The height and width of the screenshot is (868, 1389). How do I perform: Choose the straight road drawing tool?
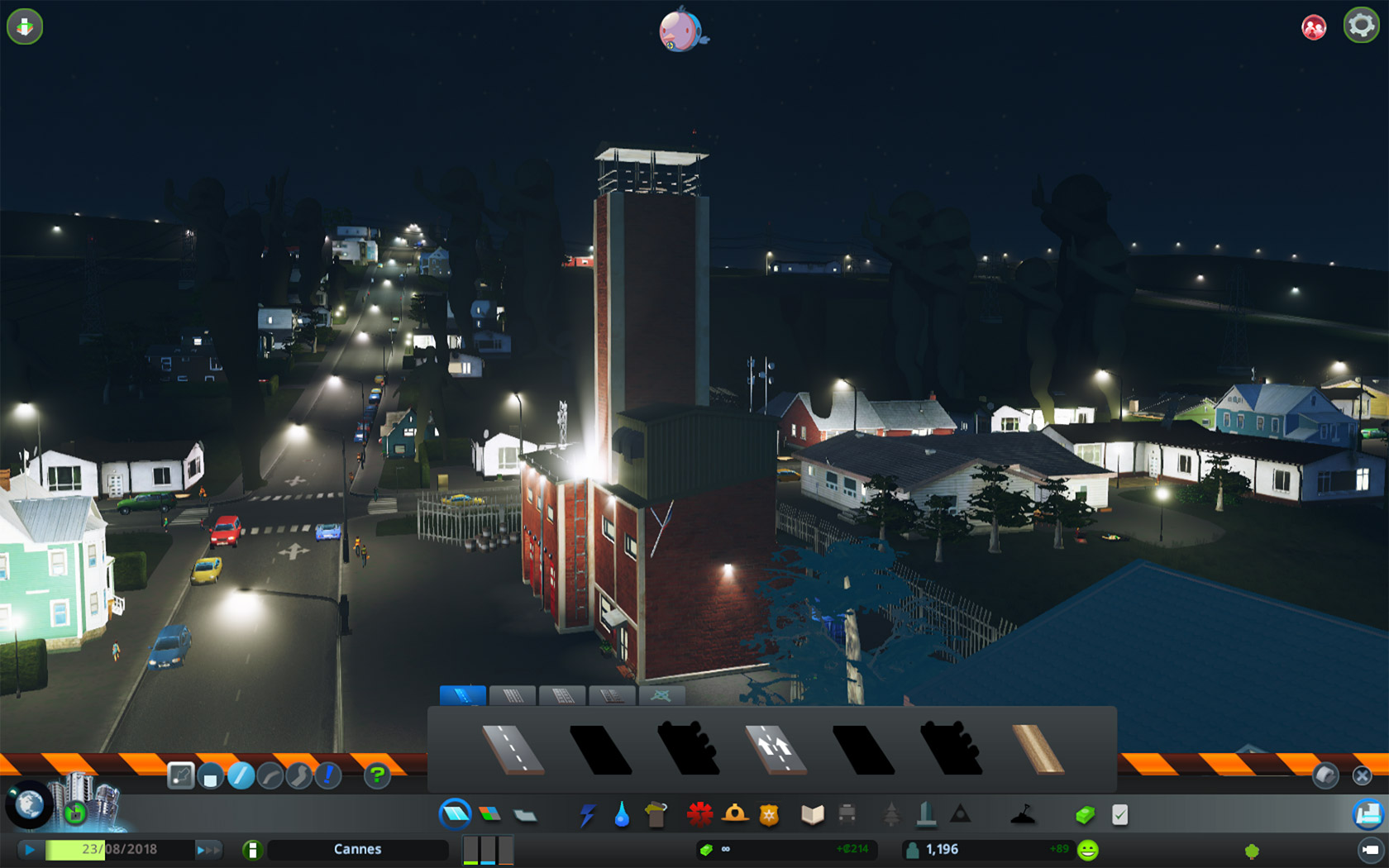(241, 775)
